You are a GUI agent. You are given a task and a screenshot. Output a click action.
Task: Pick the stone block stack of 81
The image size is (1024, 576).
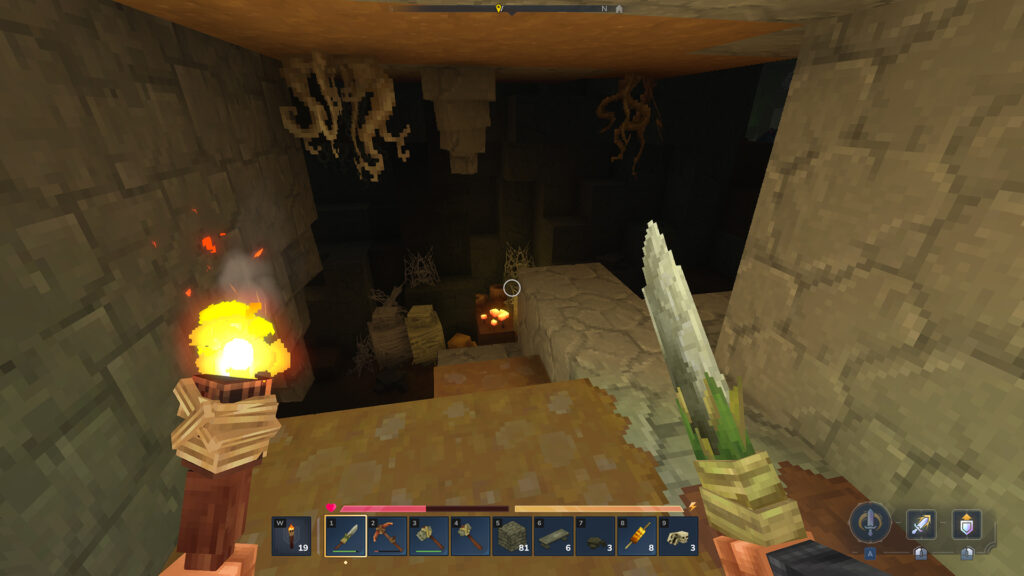tap(512, 535)
